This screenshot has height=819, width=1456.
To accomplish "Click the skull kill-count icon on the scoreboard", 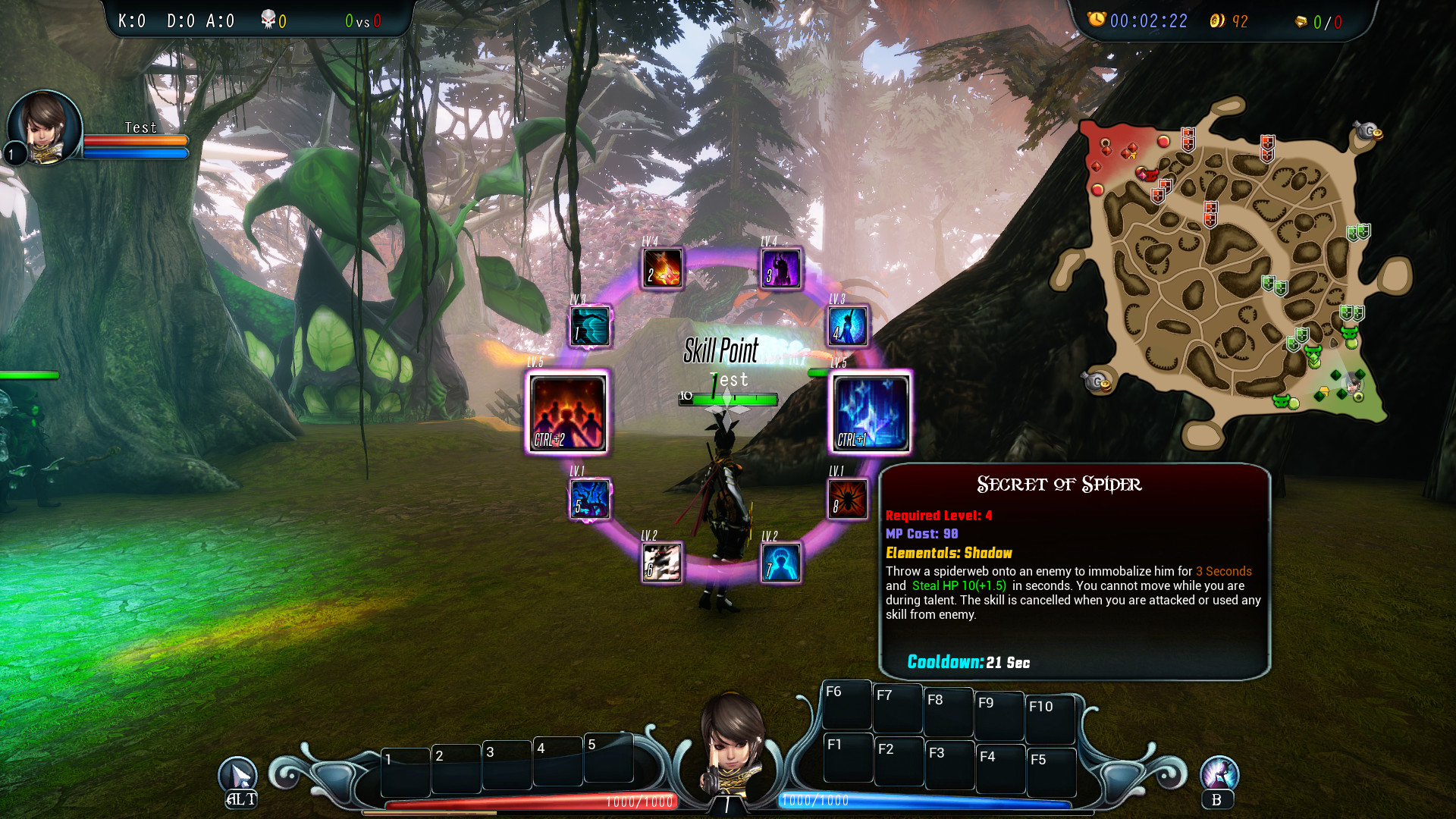I will click(x=267, y=20).
